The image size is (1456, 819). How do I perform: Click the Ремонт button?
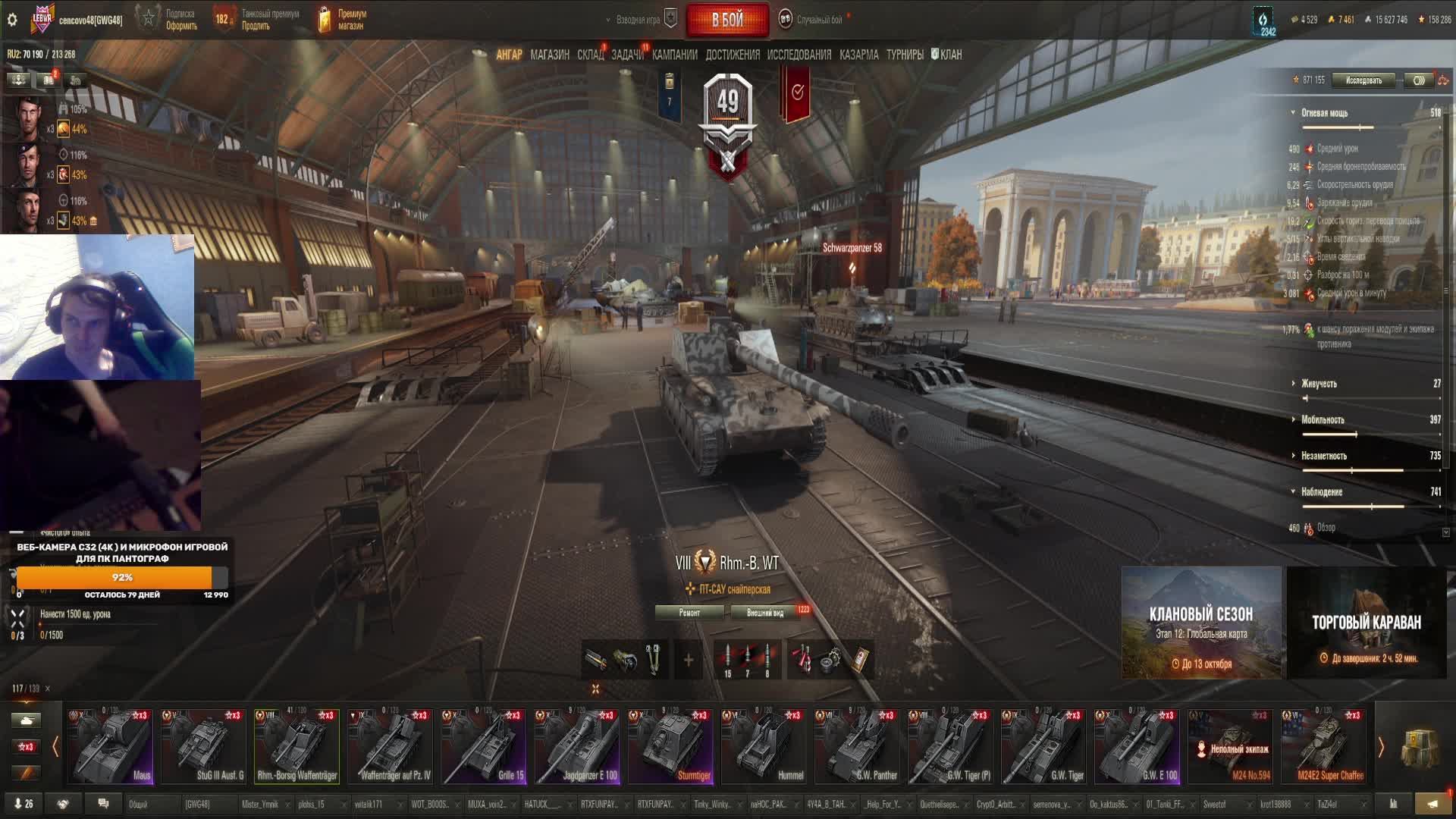click(689, 613)
